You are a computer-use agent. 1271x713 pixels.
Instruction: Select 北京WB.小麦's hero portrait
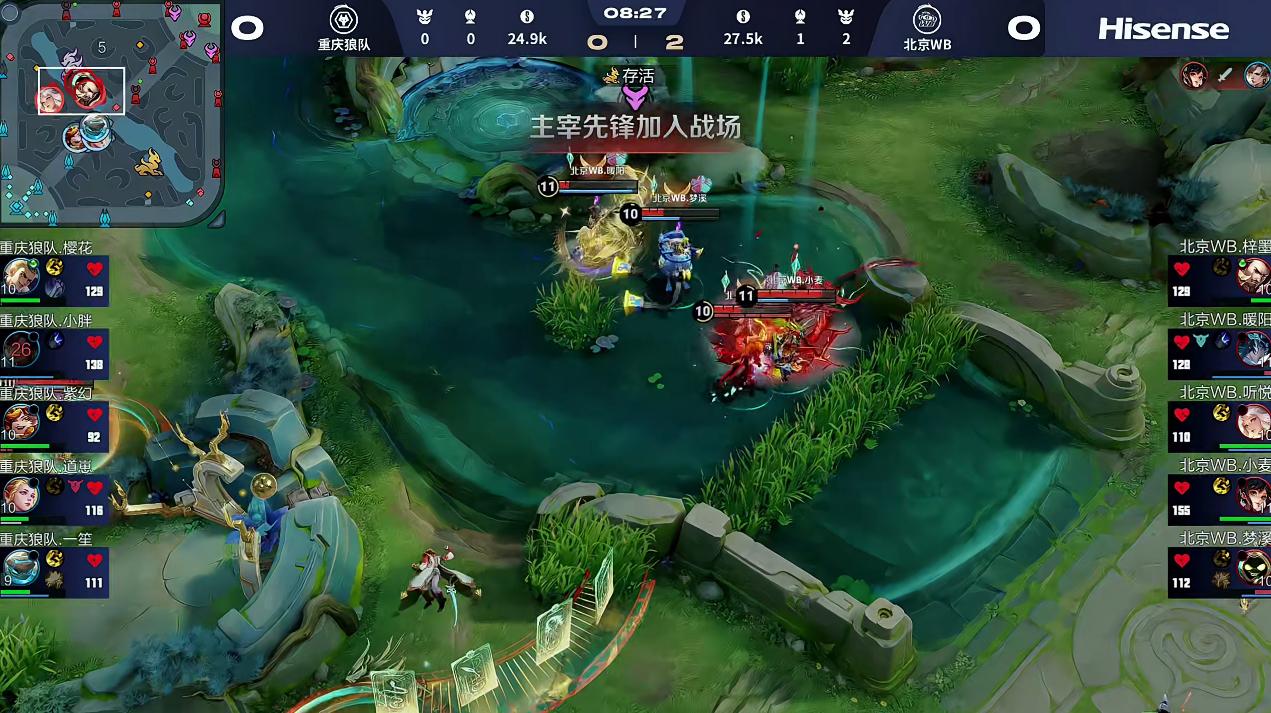[1253, 494]
